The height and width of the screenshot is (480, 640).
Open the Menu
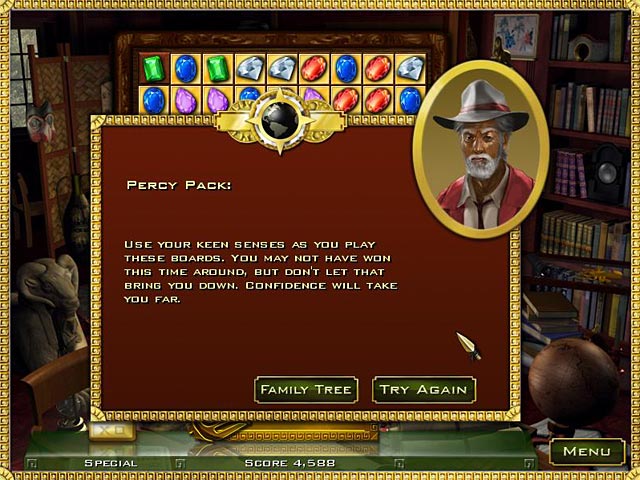(x=586, y=451)
